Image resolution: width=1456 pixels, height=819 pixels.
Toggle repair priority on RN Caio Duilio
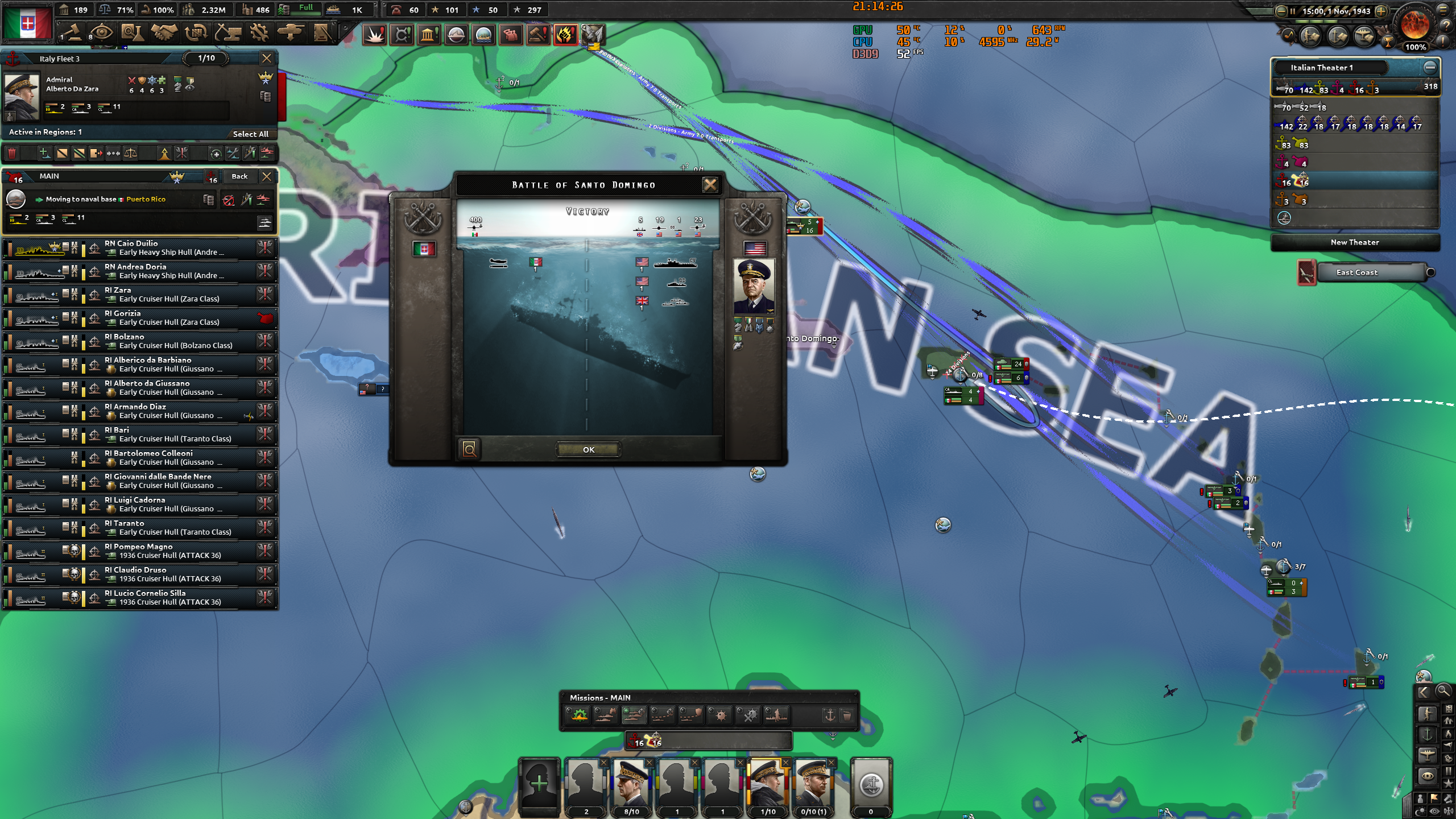tap(264, 249)
